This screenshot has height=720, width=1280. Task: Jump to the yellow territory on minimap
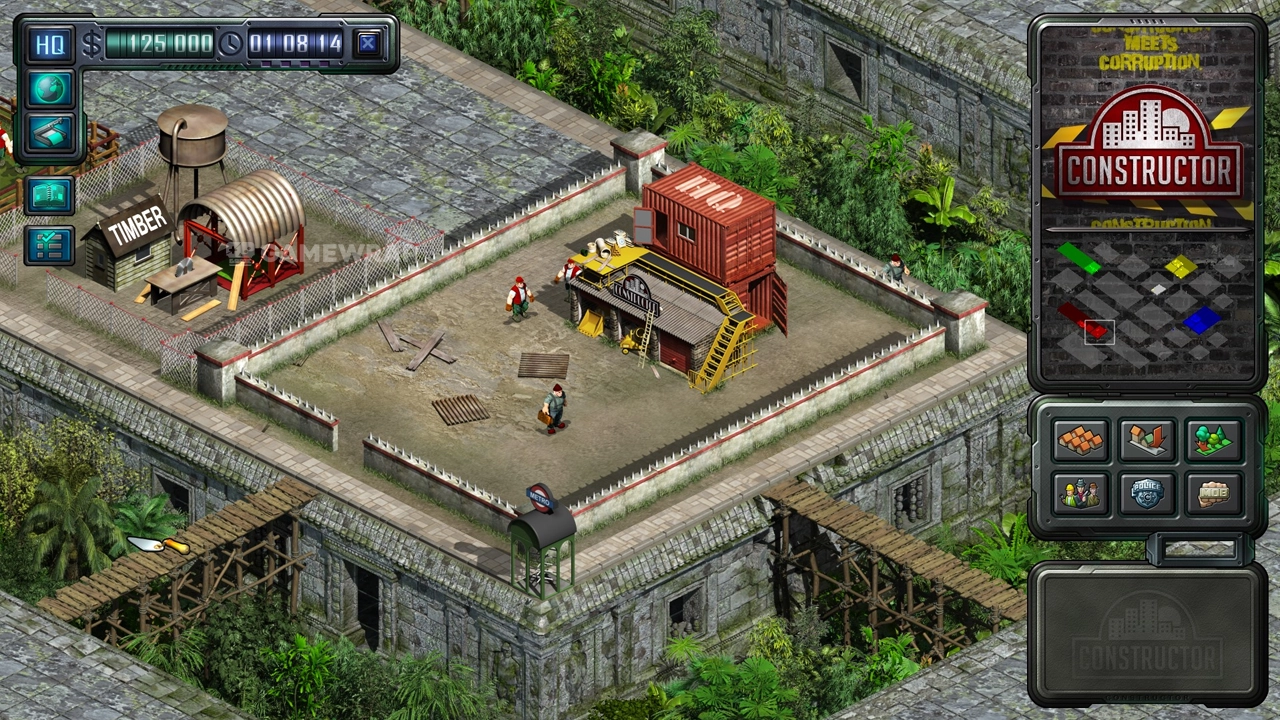(1181, 266)
